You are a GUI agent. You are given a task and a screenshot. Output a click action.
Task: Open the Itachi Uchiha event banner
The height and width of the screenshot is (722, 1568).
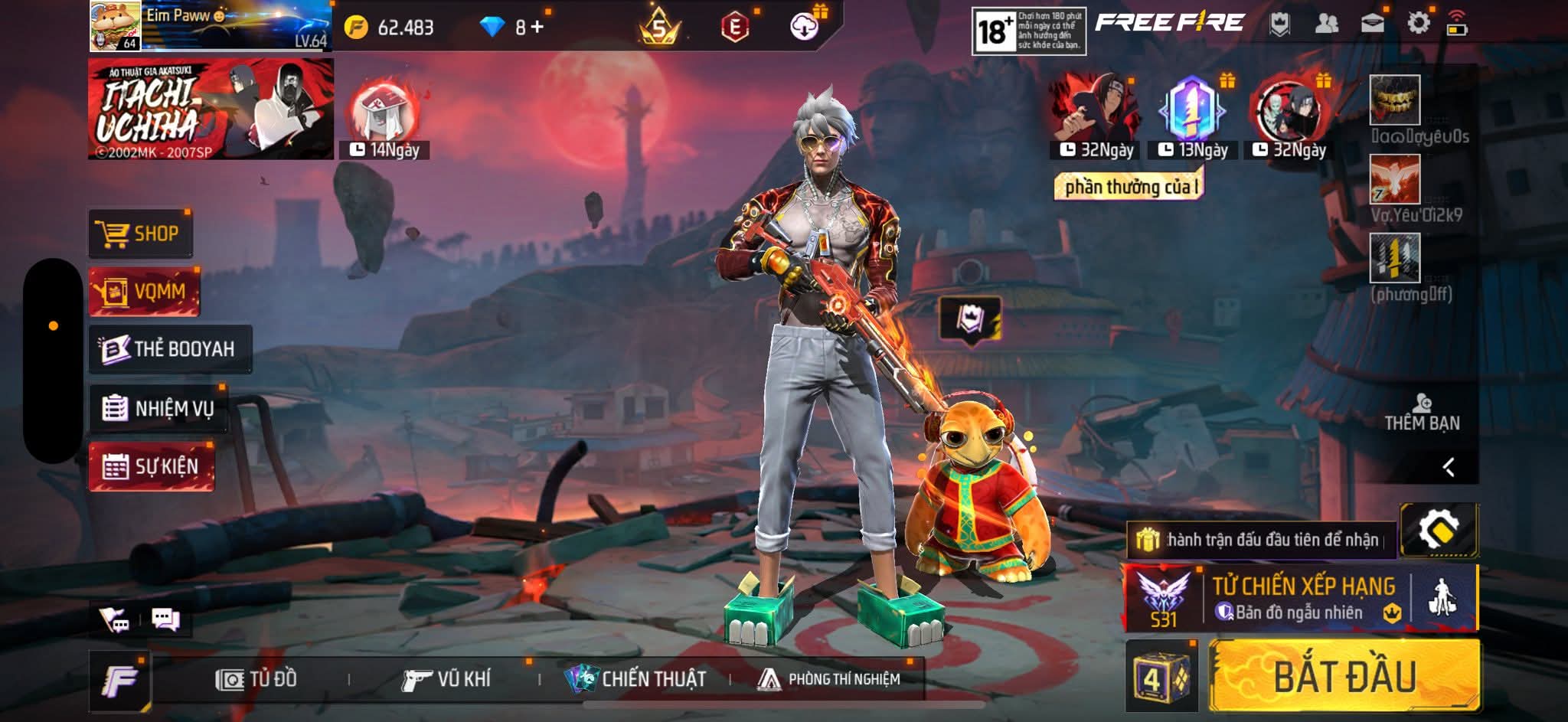pos(211,109)
